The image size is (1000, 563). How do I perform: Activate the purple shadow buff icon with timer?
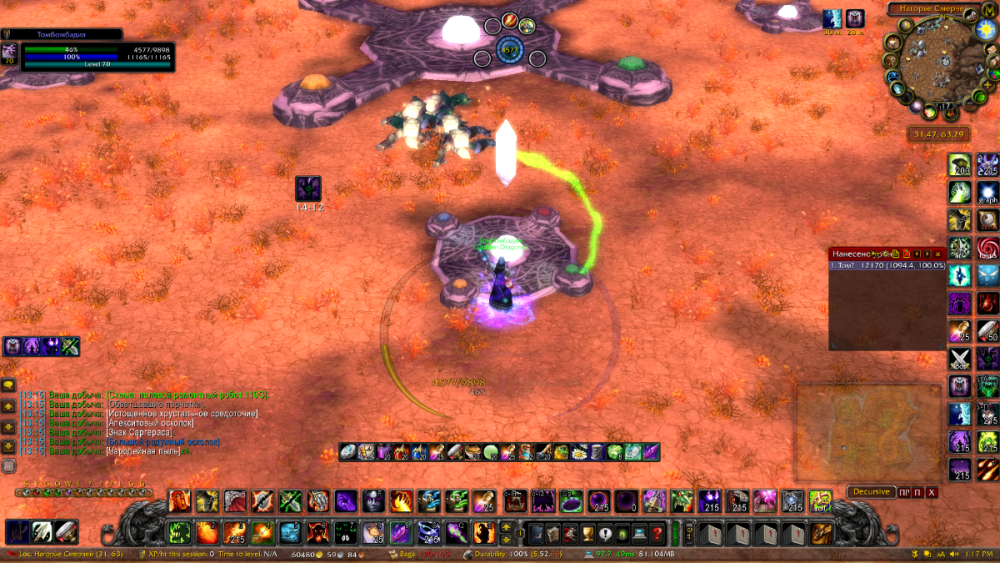[x=308, y=188]
